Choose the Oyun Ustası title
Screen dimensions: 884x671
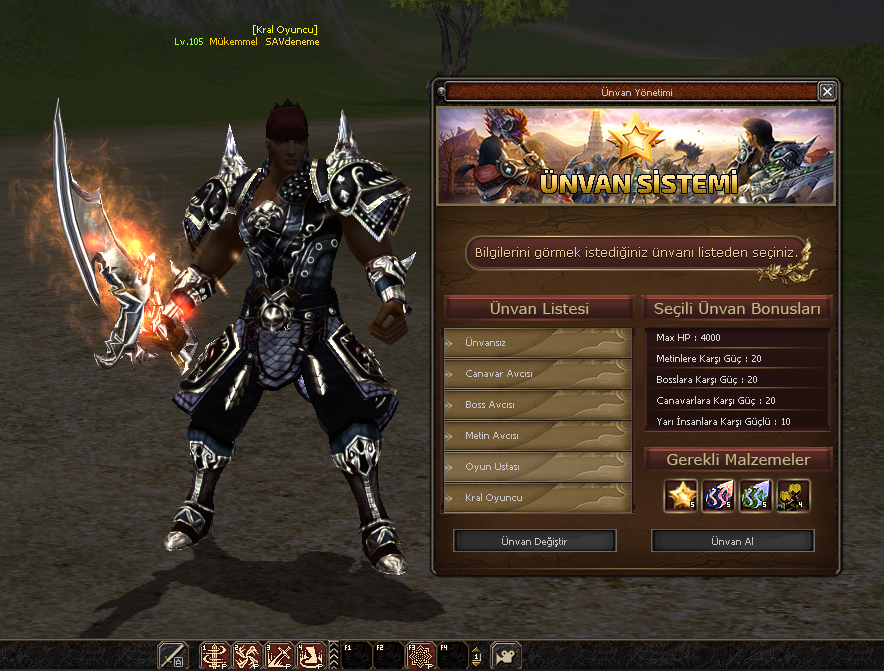[538, 467]
